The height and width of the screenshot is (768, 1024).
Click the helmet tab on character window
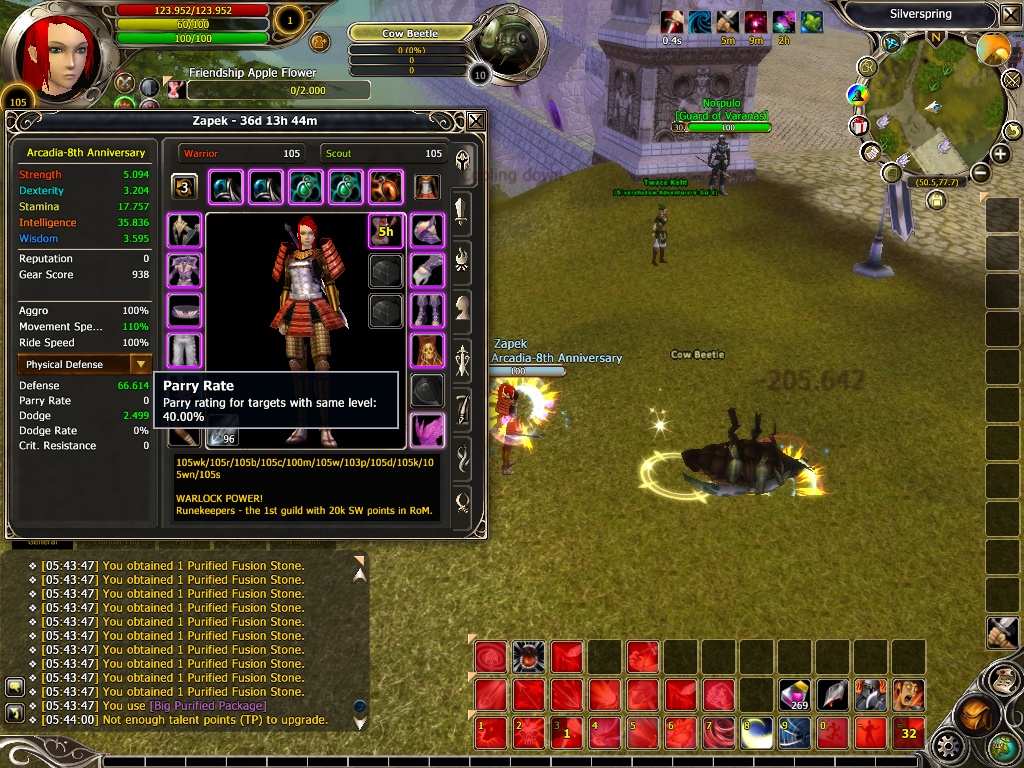(463, 161)
